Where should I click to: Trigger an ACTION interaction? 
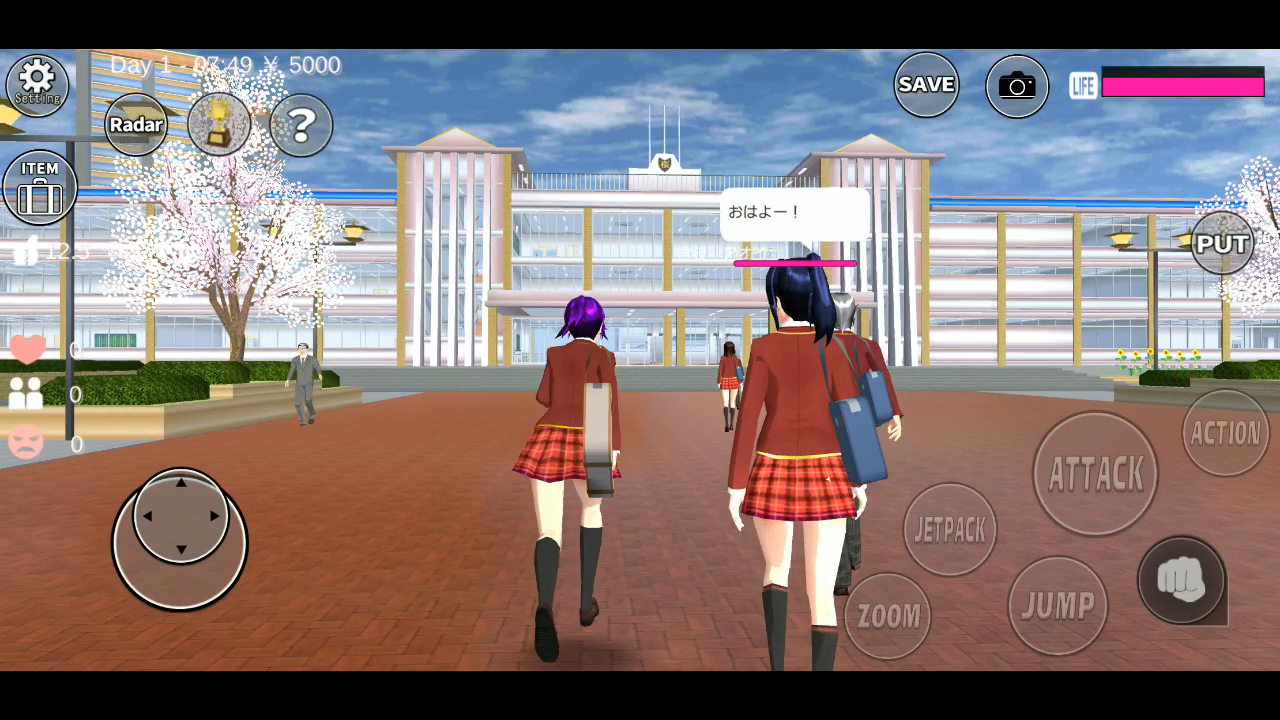point(1225,433)
